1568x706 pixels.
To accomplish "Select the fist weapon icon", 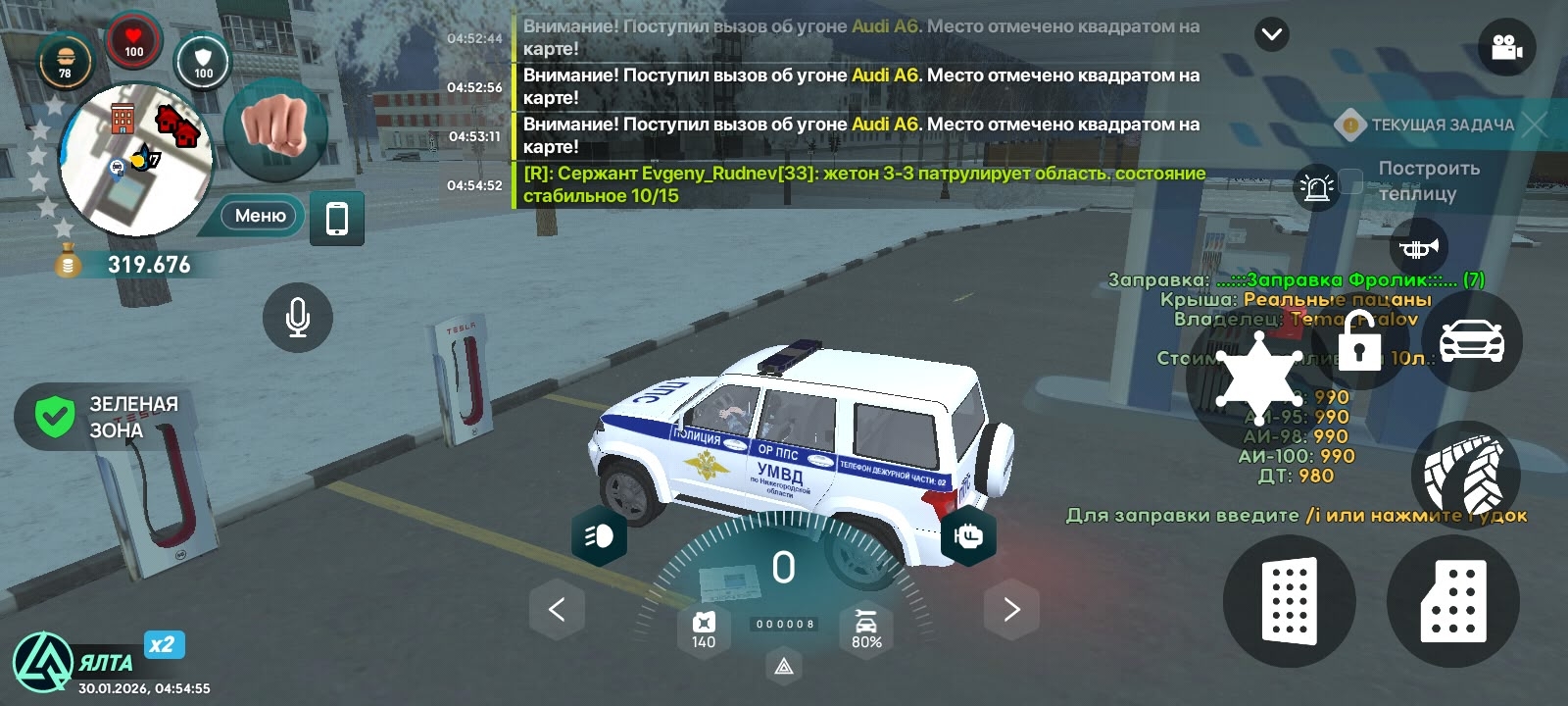I will 274,127.
